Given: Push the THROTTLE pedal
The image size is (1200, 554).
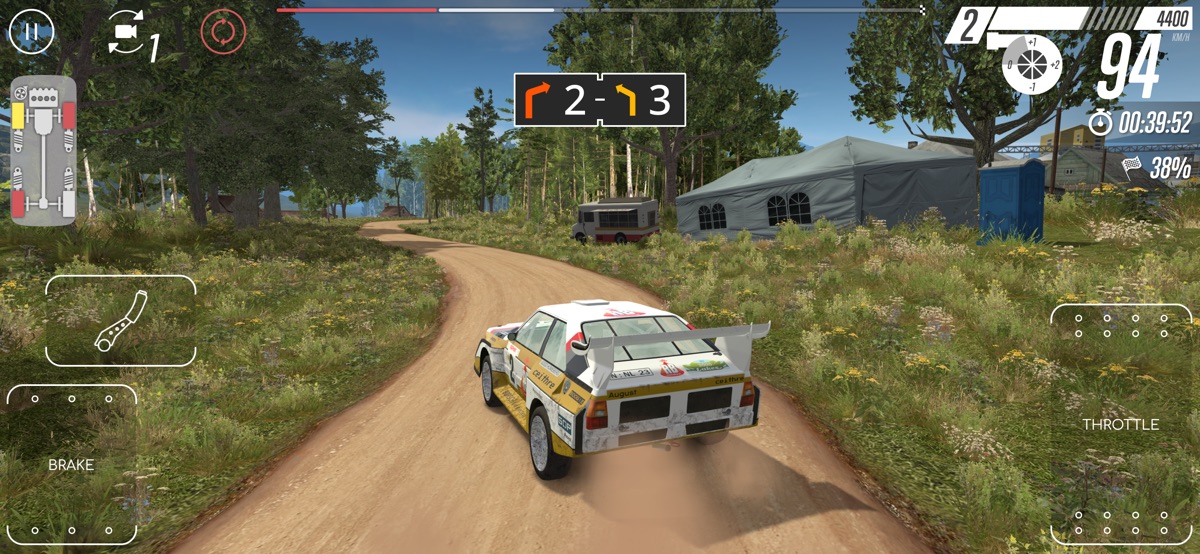Looking at the screenshot, I should 1120,425.
